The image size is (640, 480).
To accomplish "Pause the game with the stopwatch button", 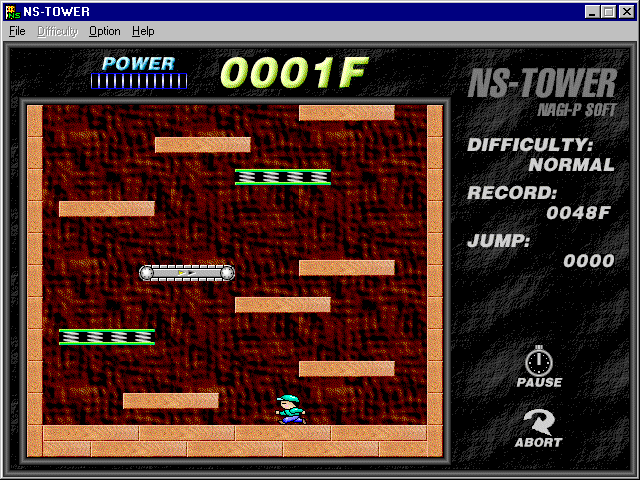I will coord(539,367).
